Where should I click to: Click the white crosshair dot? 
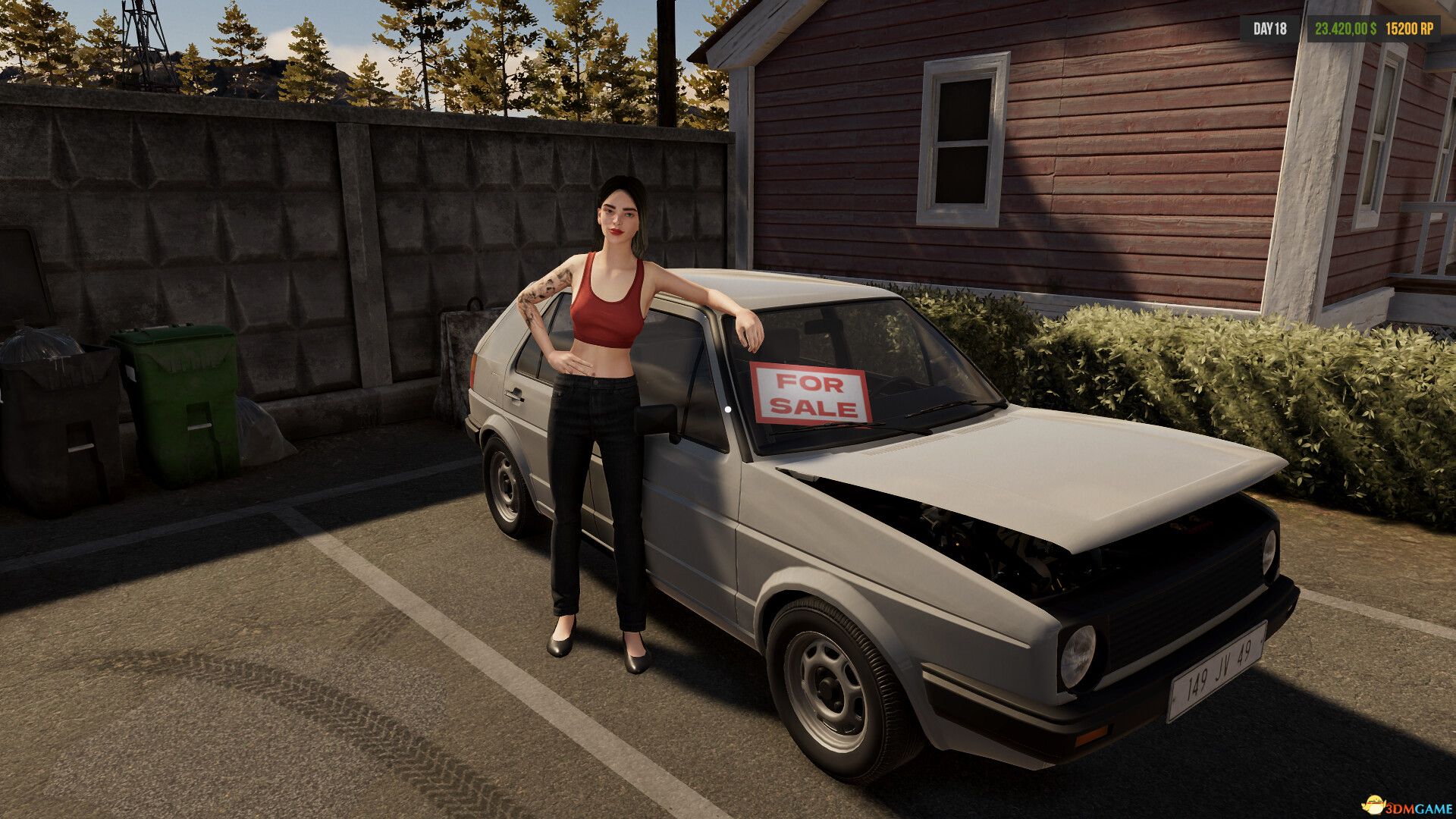(x=728, y=409)
